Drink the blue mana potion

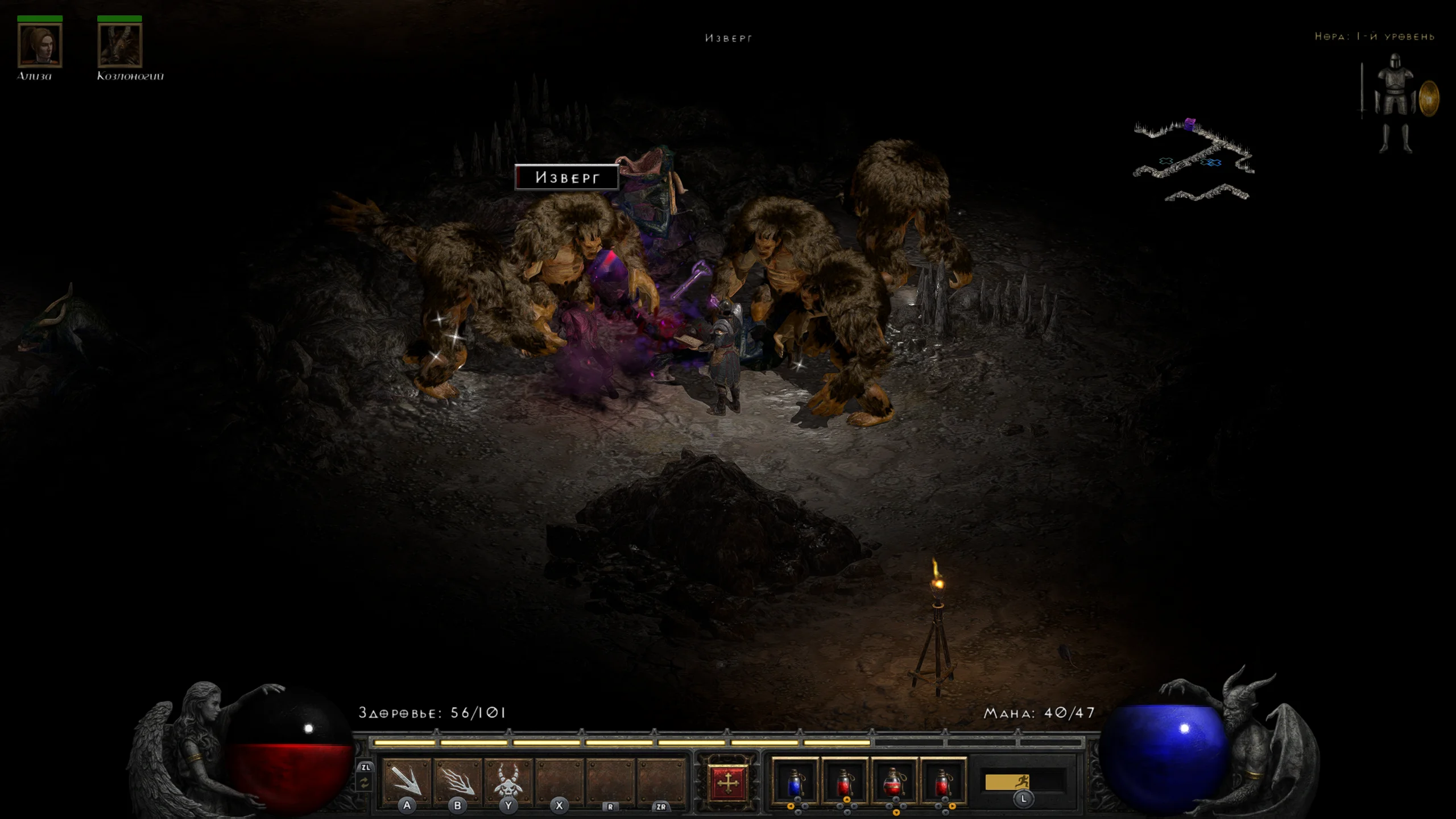tap(795, 782)
